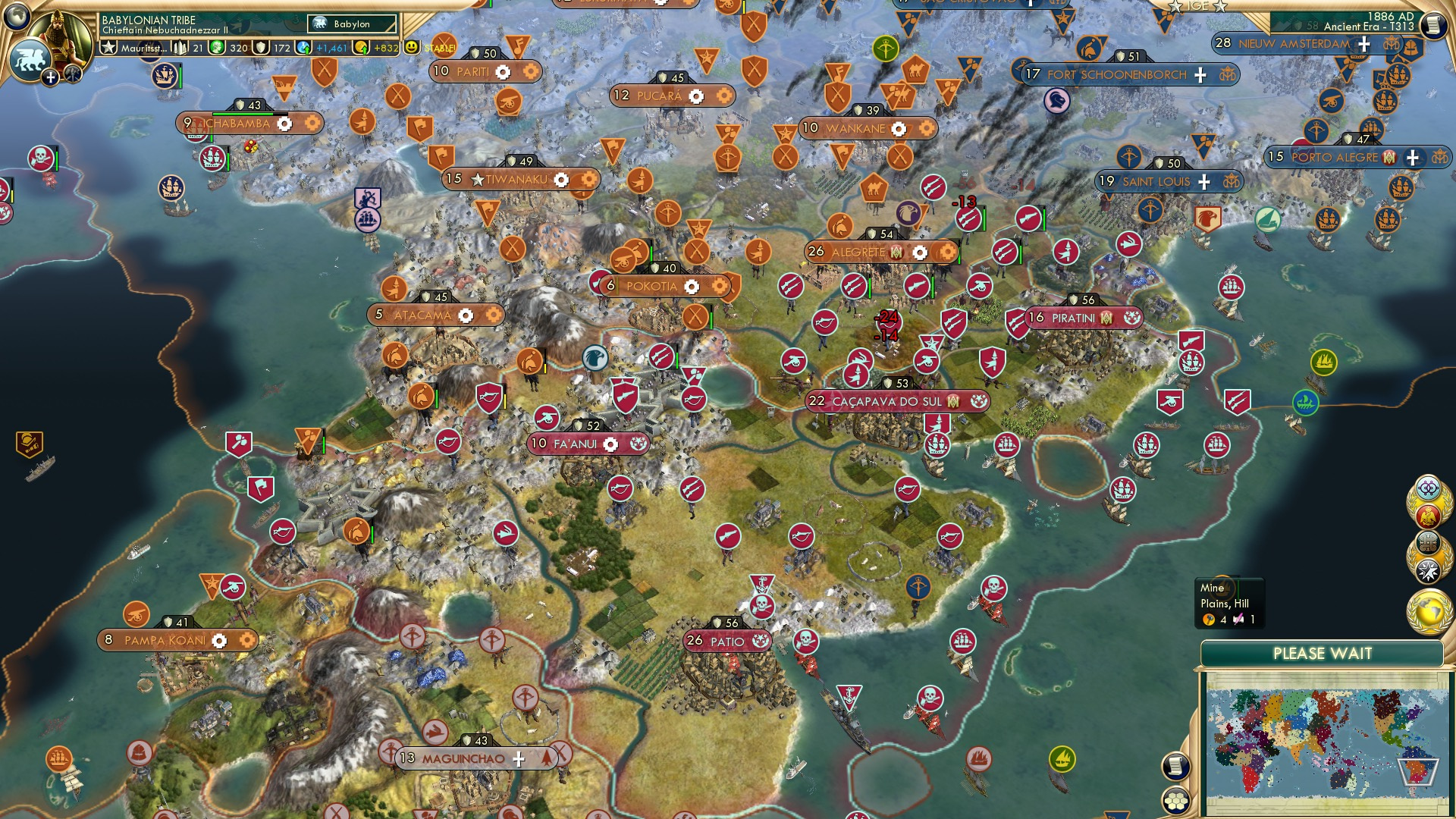The height and width of the screenshot is (819, 1456).
Task: Click the happiness smiley face indicator
Action: point(410,48)
